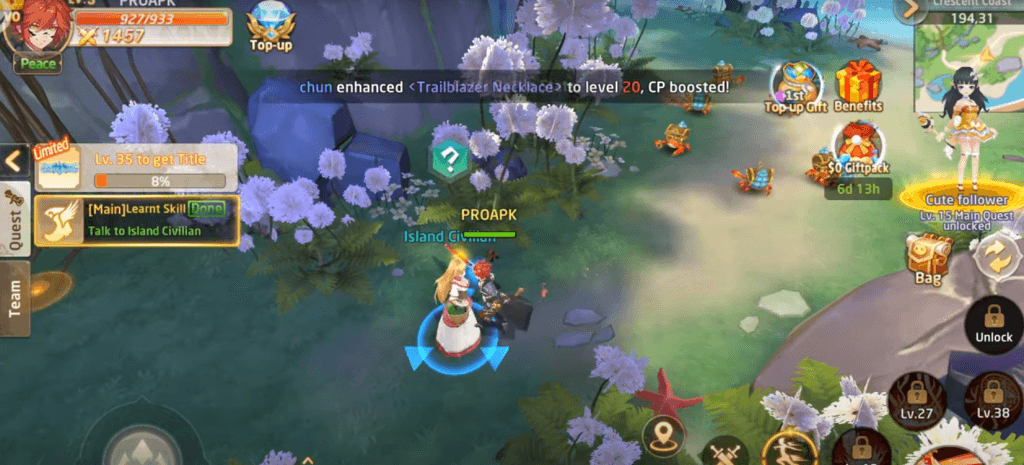Collapse the top-right icons with the arrow
Image resolution: width=1024 pixels, height=465 pixels.
(x=909, y=11)
